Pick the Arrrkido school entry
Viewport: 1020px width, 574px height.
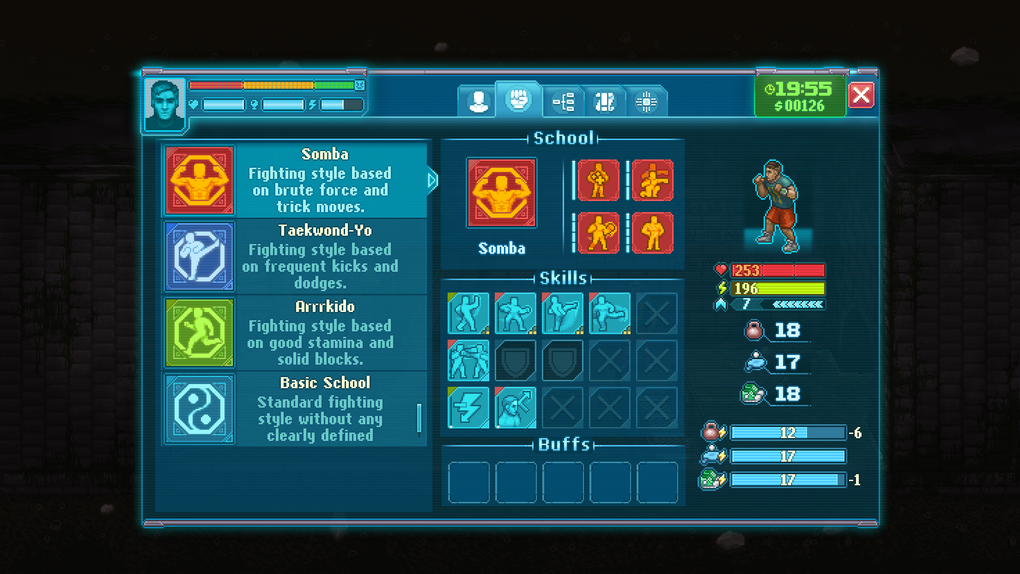(x=297, y=333)
